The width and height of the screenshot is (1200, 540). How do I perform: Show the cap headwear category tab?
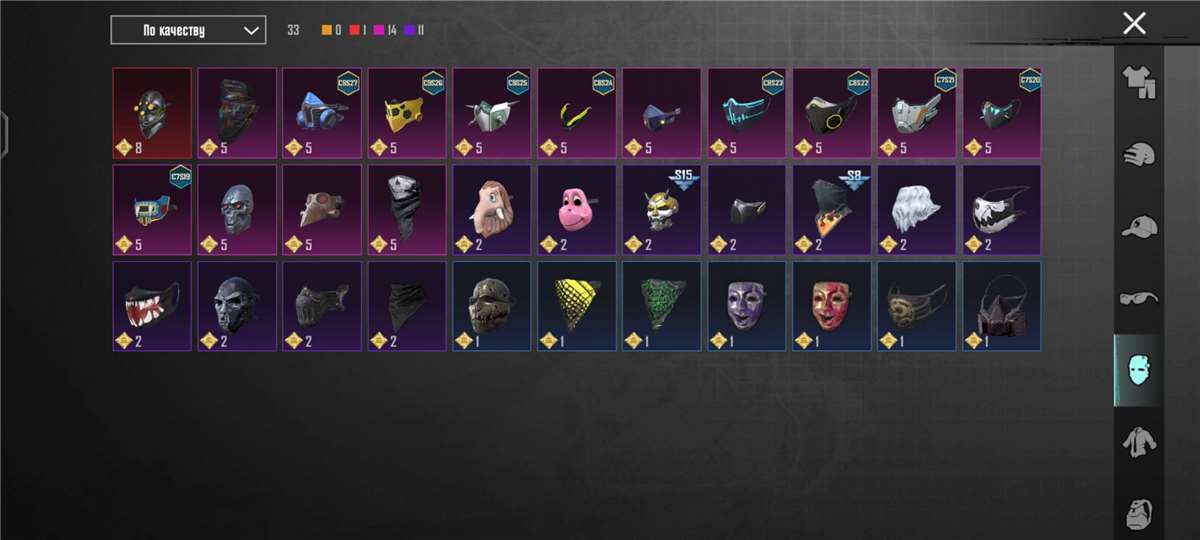click(1138, 226)
